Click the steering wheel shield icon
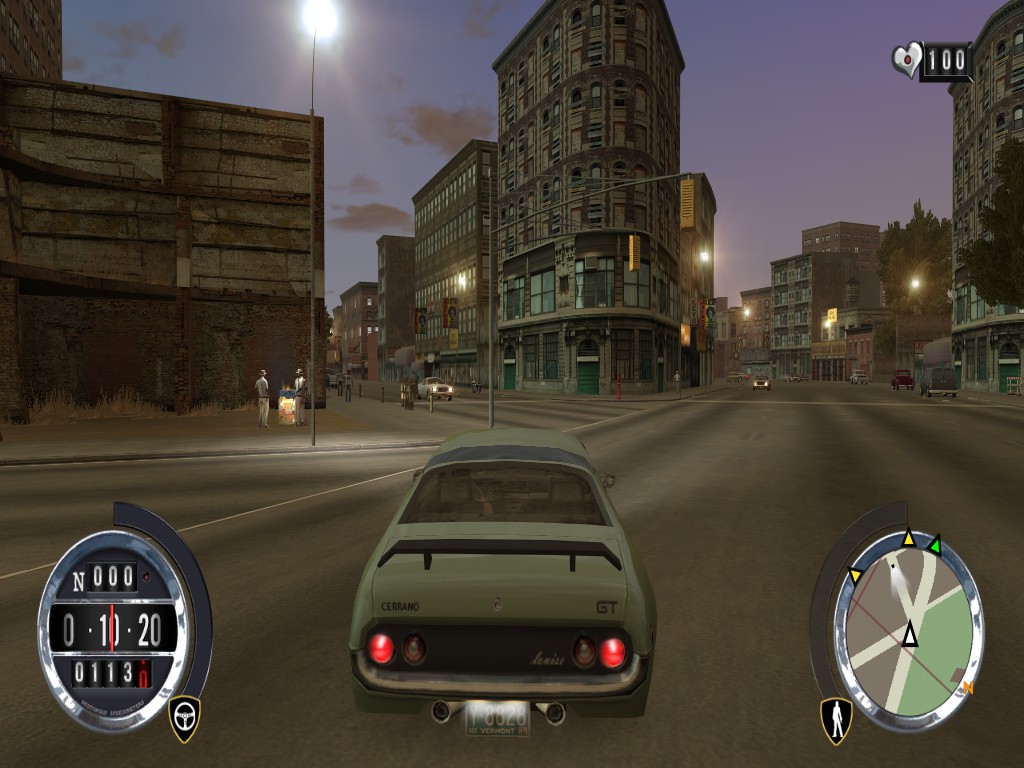The height and width of the screenshot is (768, 1024). coord(184,717)
